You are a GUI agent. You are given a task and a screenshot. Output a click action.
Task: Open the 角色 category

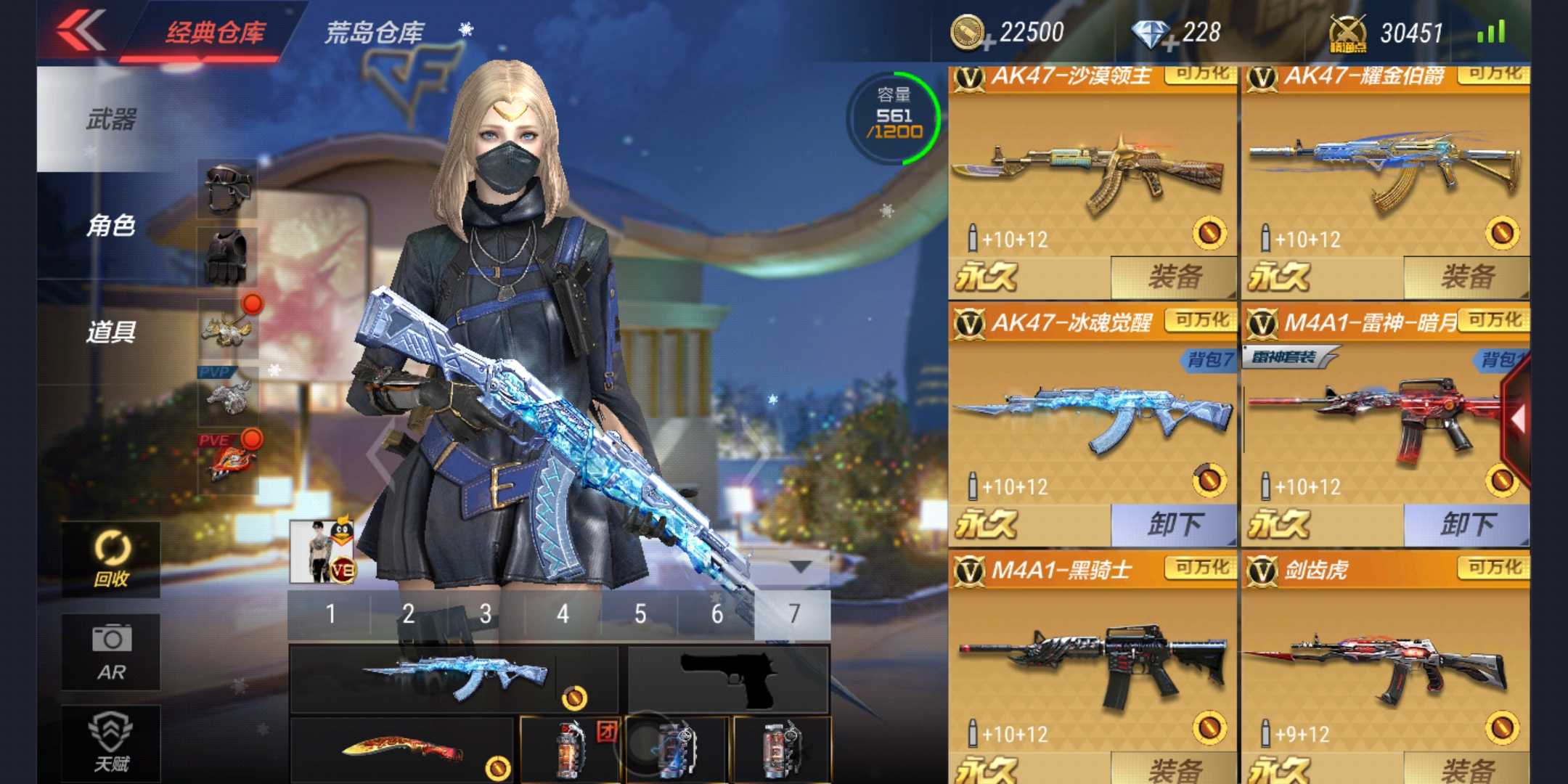111,225
